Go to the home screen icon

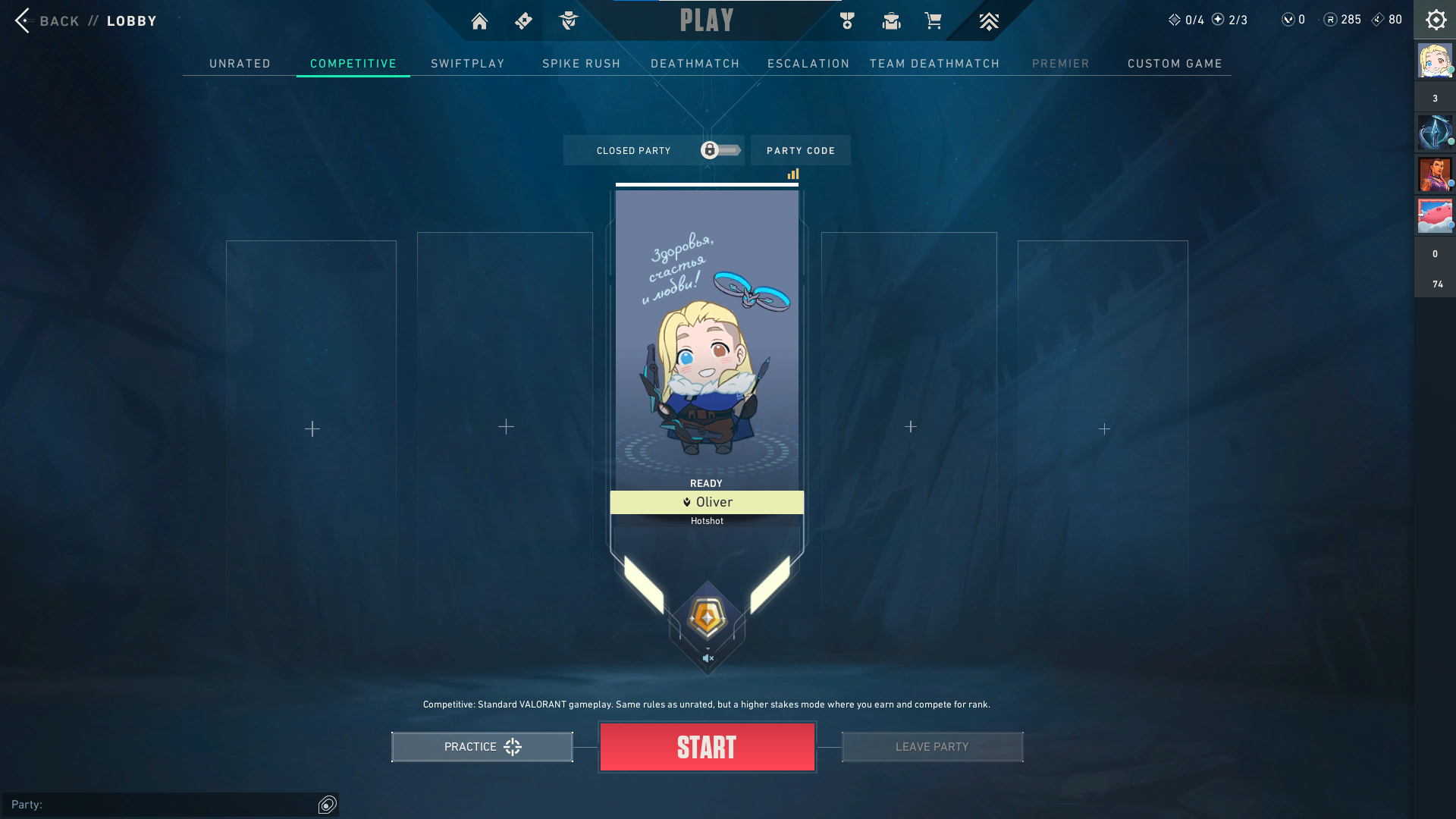[x=479, y=21]
